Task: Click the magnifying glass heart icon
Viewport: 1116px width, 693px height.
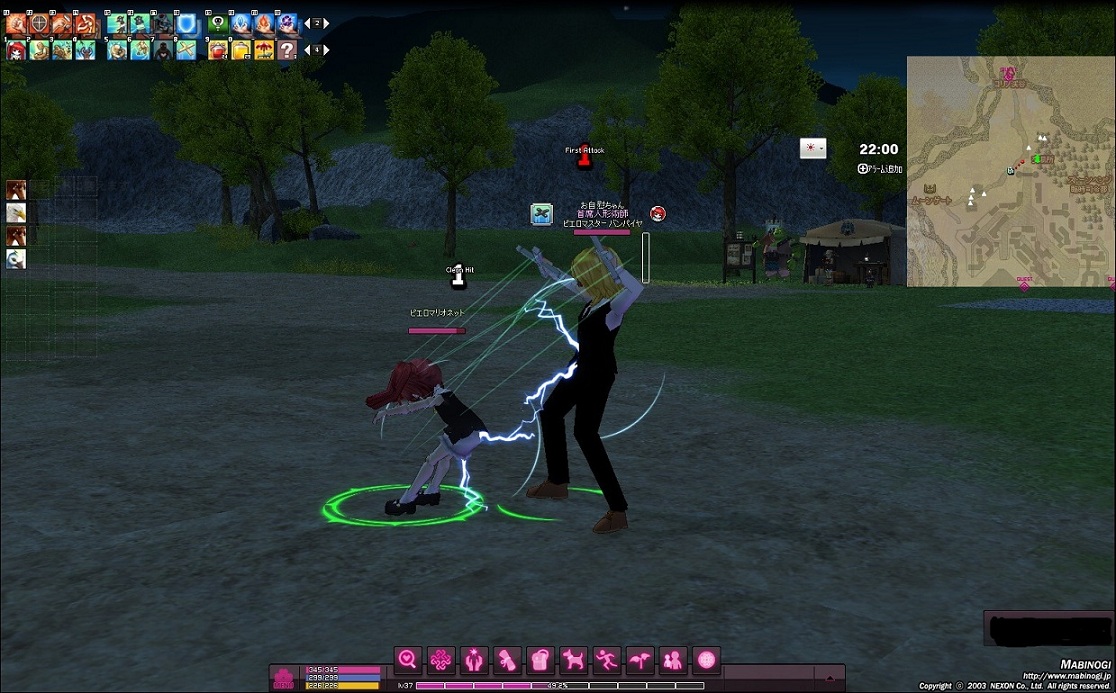Action: (407, 660)
